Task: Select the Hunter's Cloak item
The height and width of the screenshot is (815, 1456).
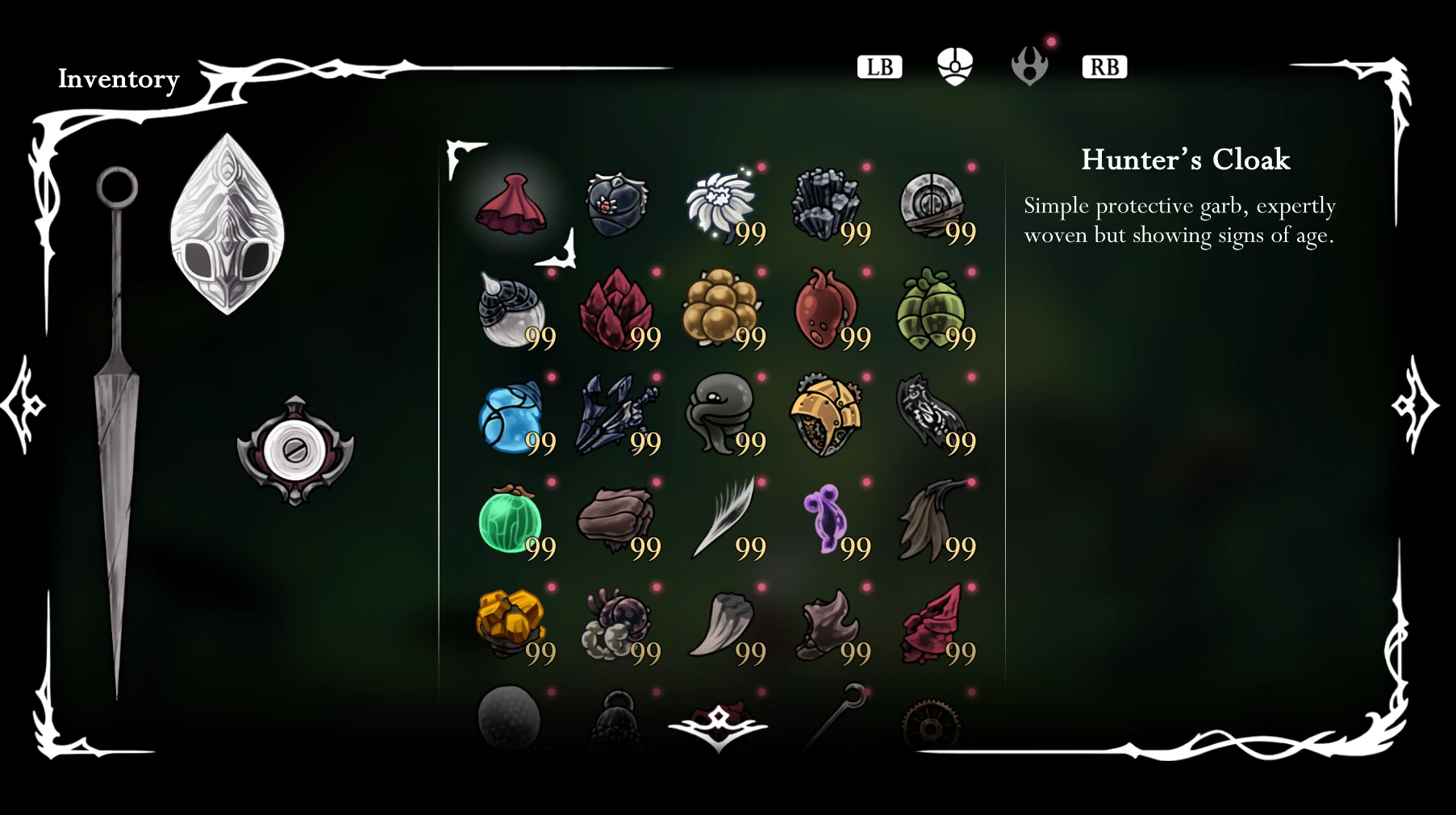Action: pyautogui.click(x=512, y=202)
